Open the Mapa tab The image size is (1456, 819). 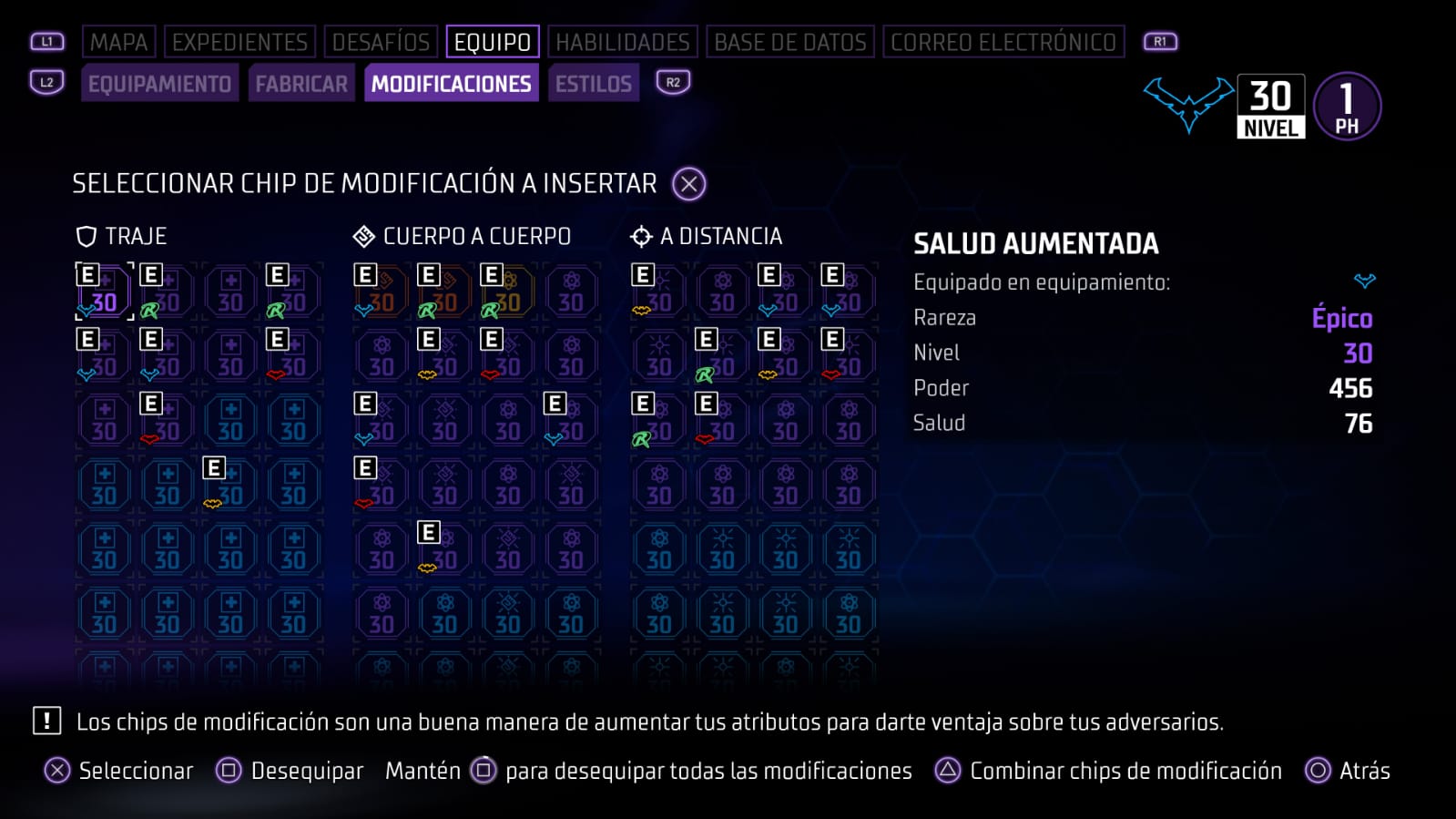(118, 42)
